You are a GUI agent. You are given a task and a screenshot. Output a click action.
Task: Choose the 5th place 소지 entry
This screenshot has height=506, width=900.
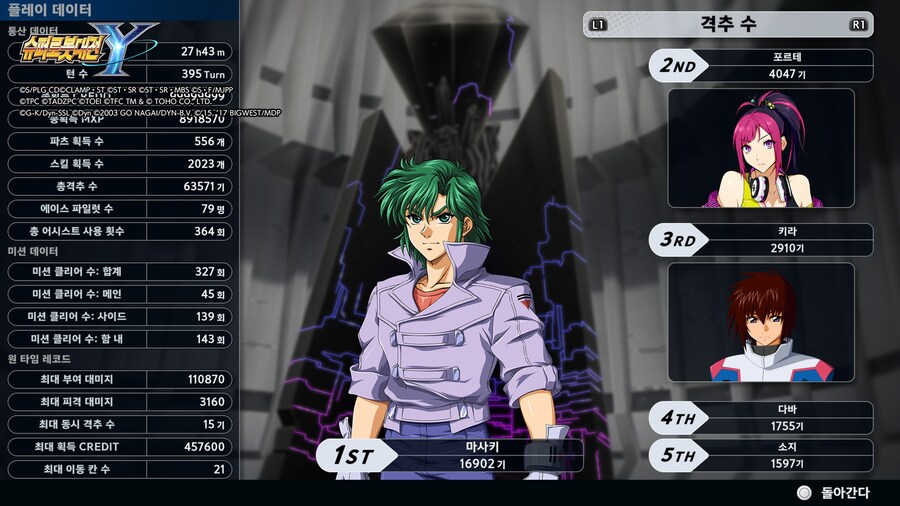pyautogui.click(x=761, y=456)
